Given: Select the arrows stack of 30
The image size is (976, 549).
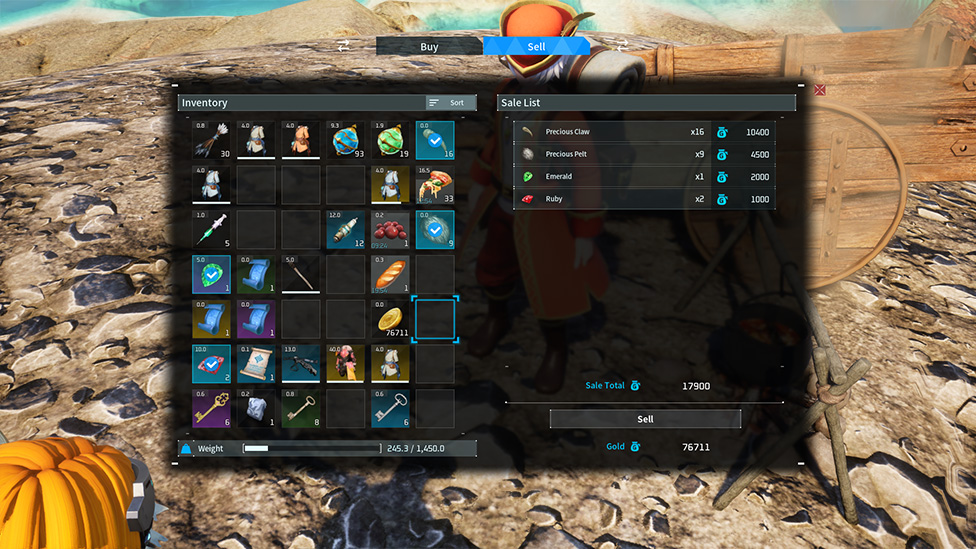Looking at the screenshot, I should tap(212, 141).
